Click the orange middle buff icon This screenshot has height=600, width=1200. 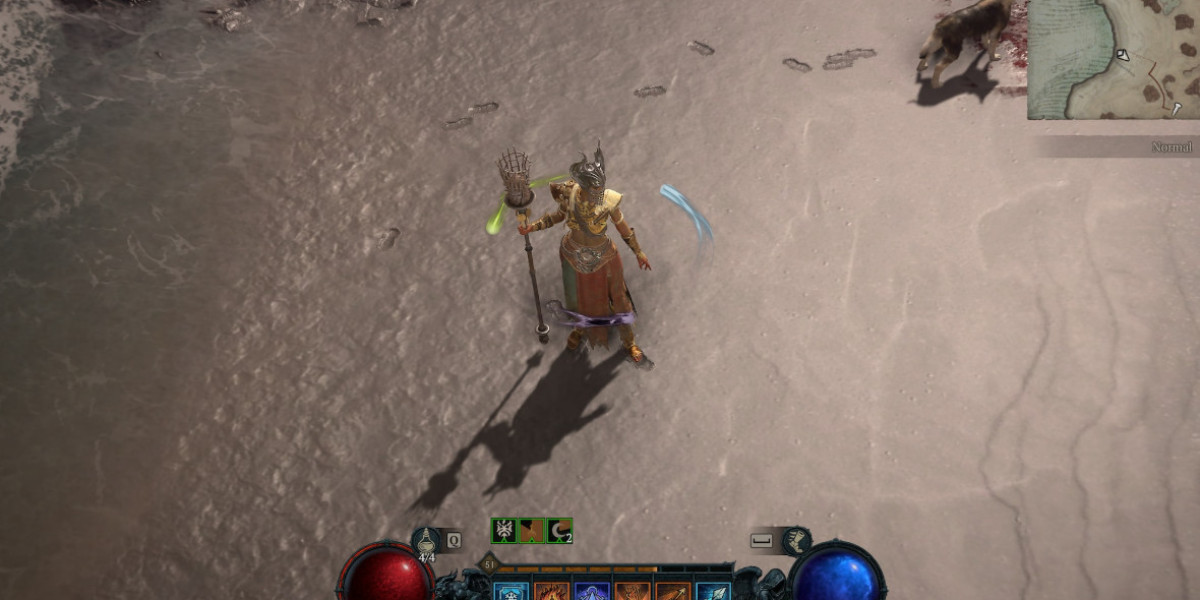coord(531,531)
